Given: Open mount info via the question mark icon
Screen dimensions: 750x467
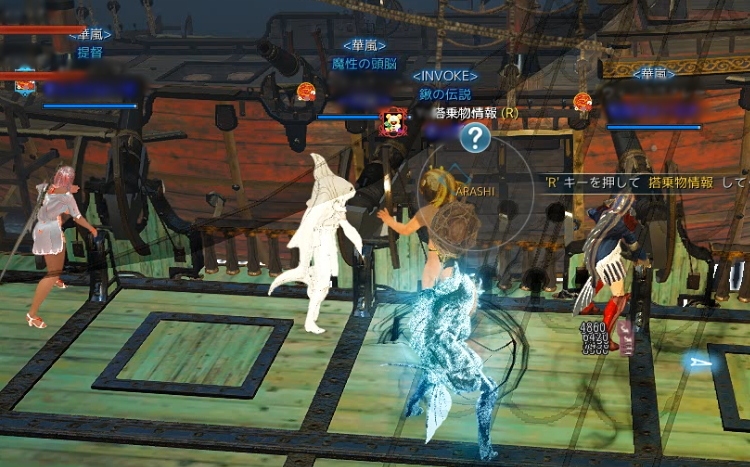Looking at the screenshot, I should point(475,138).
